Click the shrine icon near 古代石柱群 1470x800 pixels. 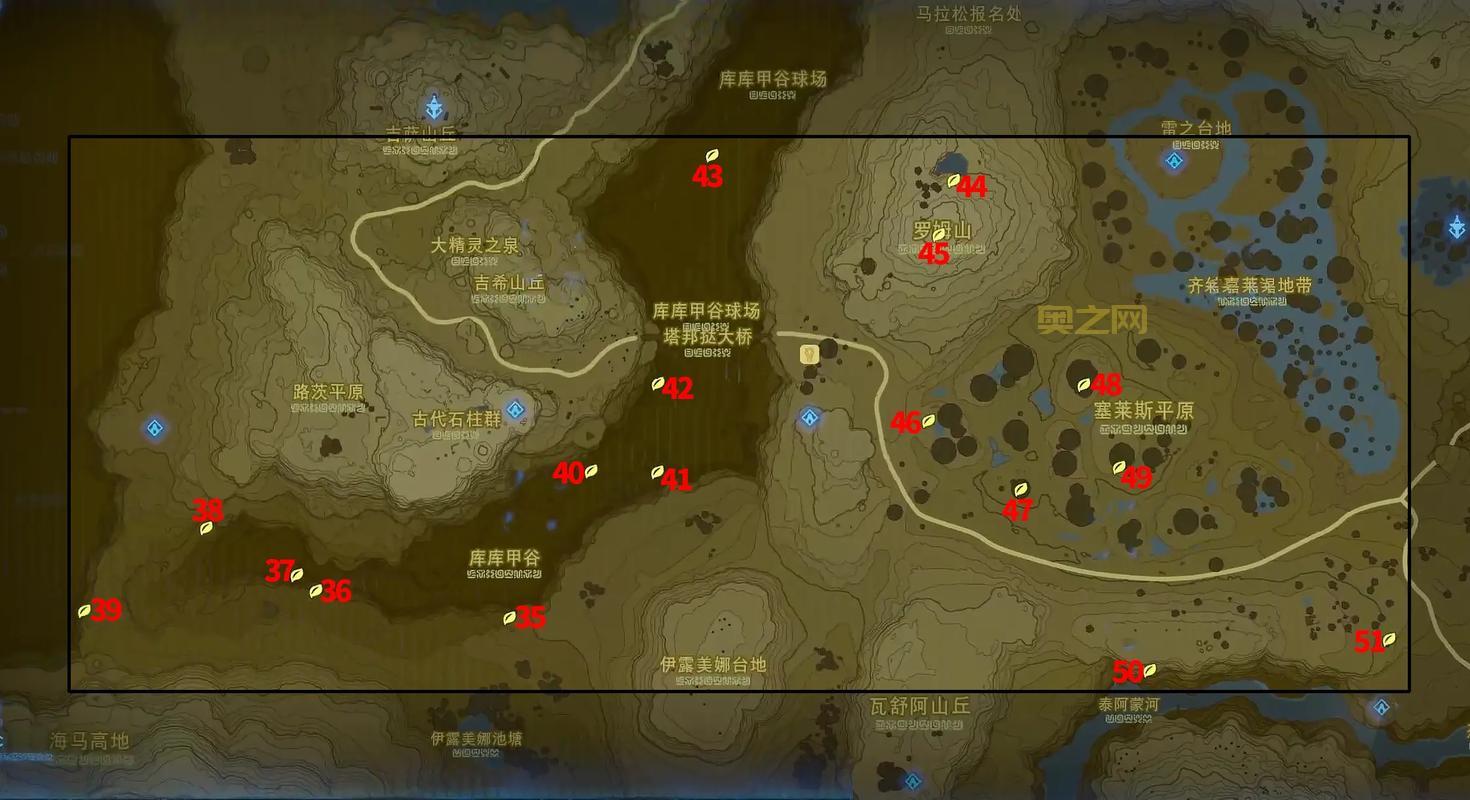click(516, 408)
